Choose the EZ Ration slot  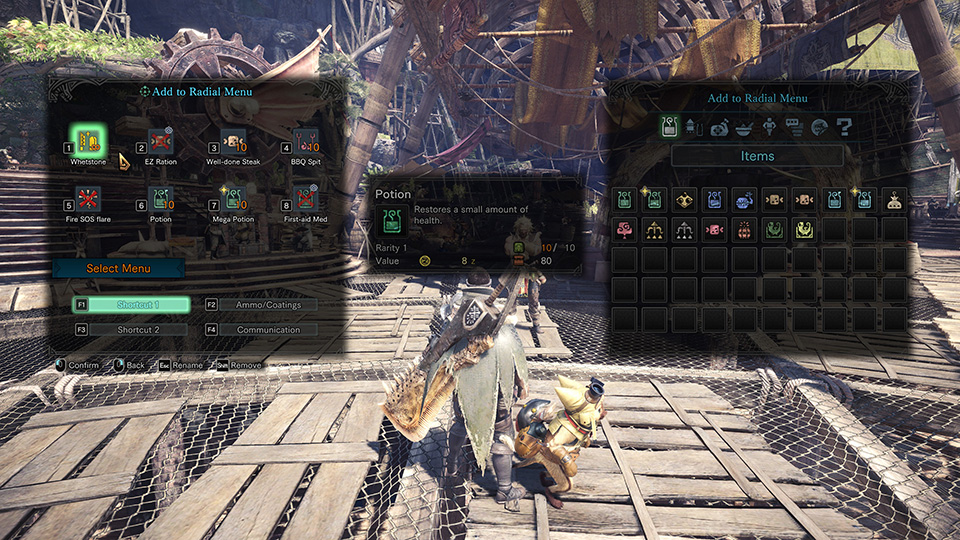161,140
